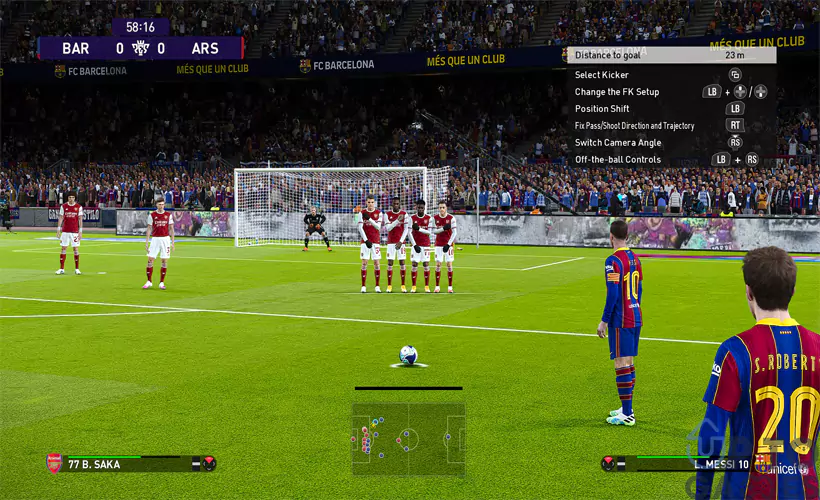Select the Position Shift entry
This screenshot has width=820, height=500.
point(602,109)
